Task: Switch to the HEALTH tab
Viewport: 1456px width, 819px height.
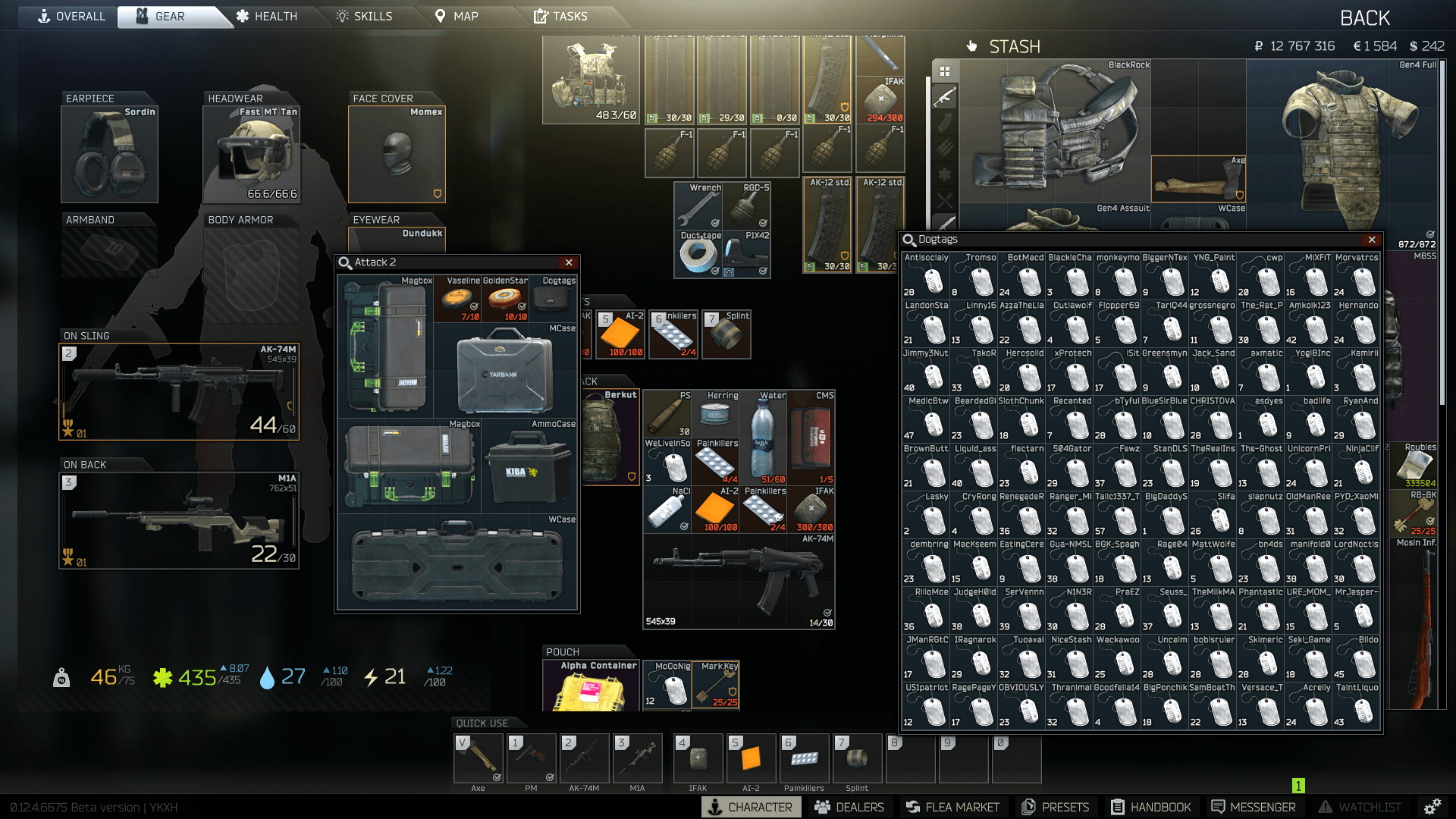Action: [274, 16]
